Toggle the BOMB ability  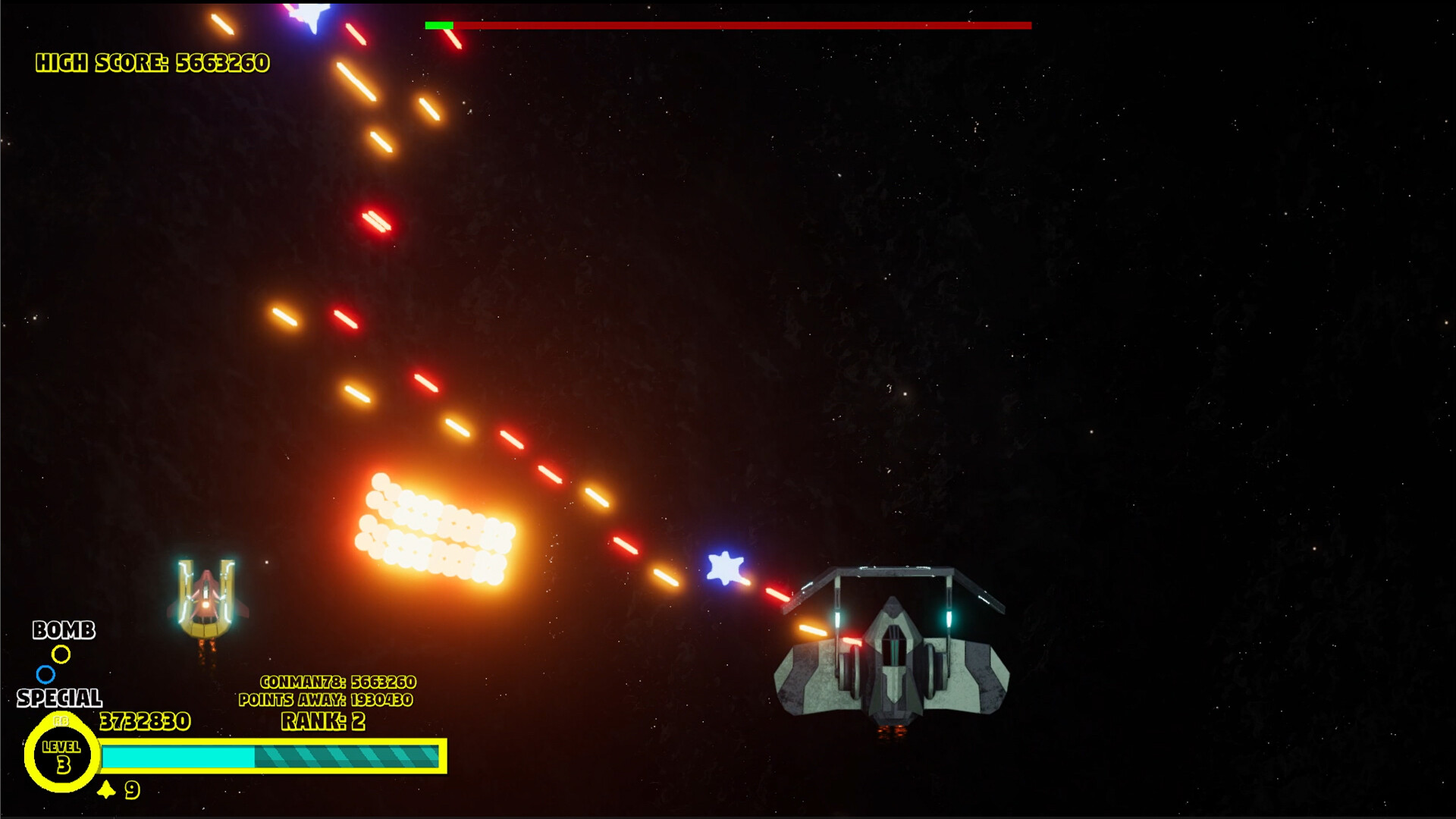point(64,631)
